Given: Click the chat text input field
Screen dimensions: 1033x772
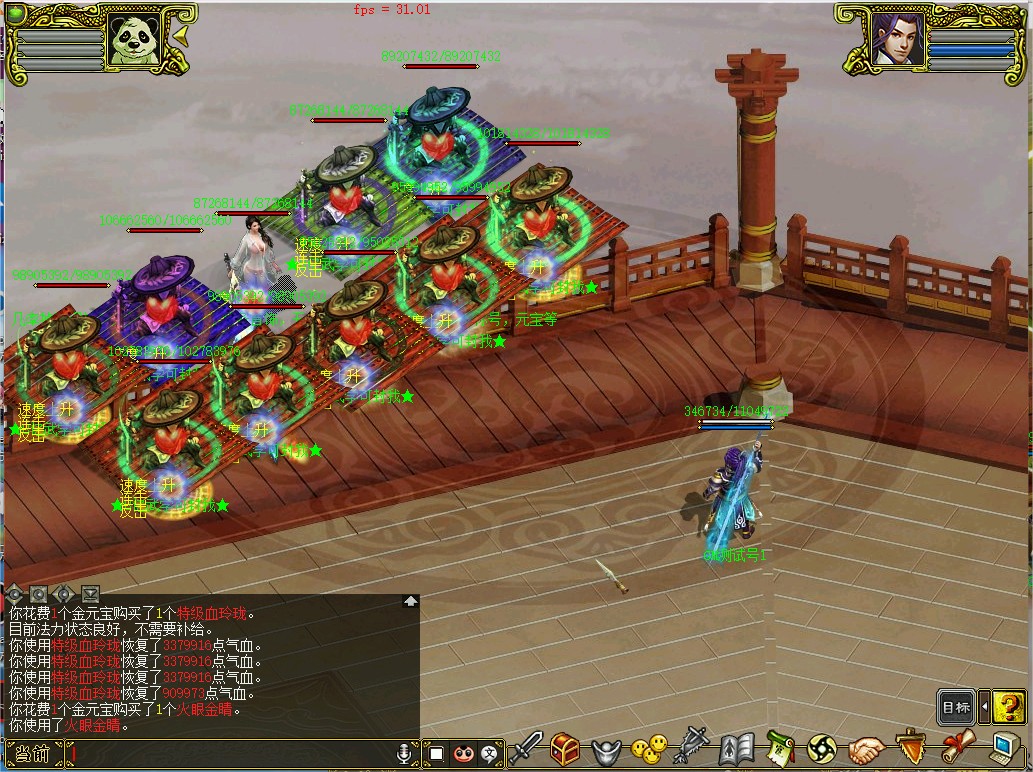Looking at the screenshot, I should coord(230,754).
